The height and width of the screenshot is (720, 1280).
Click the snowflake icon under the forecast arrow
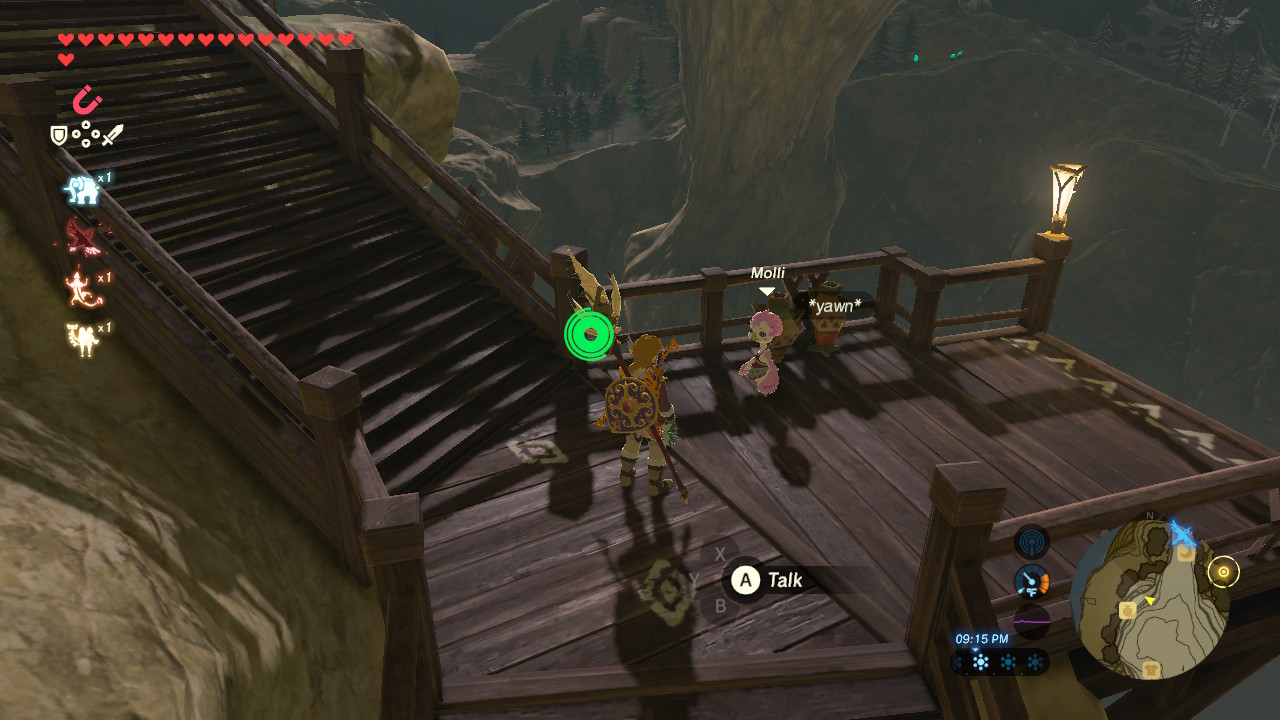click(980, 662)
